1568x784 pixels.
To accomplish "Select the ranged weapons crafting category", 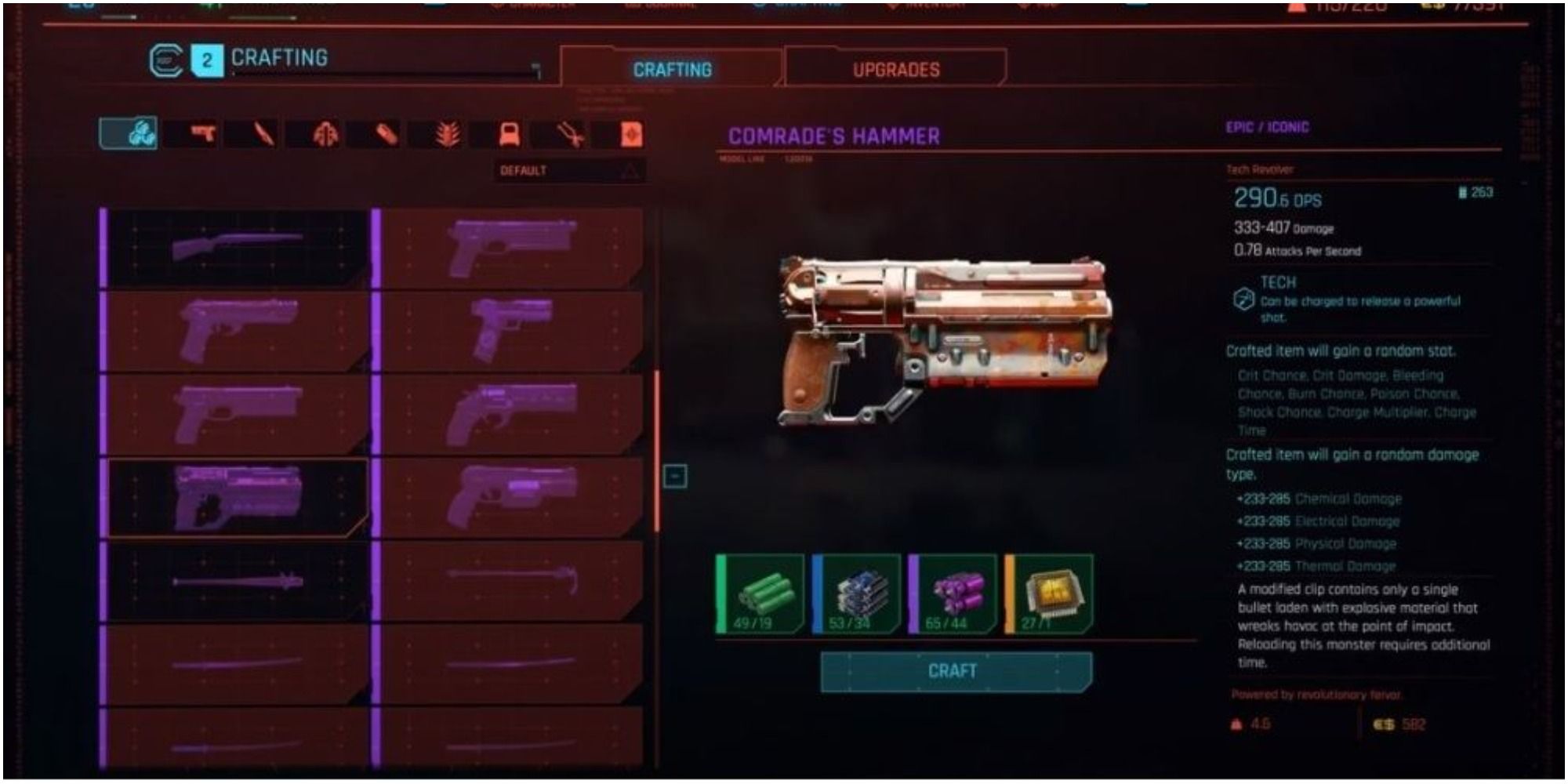I will [204, 136].
